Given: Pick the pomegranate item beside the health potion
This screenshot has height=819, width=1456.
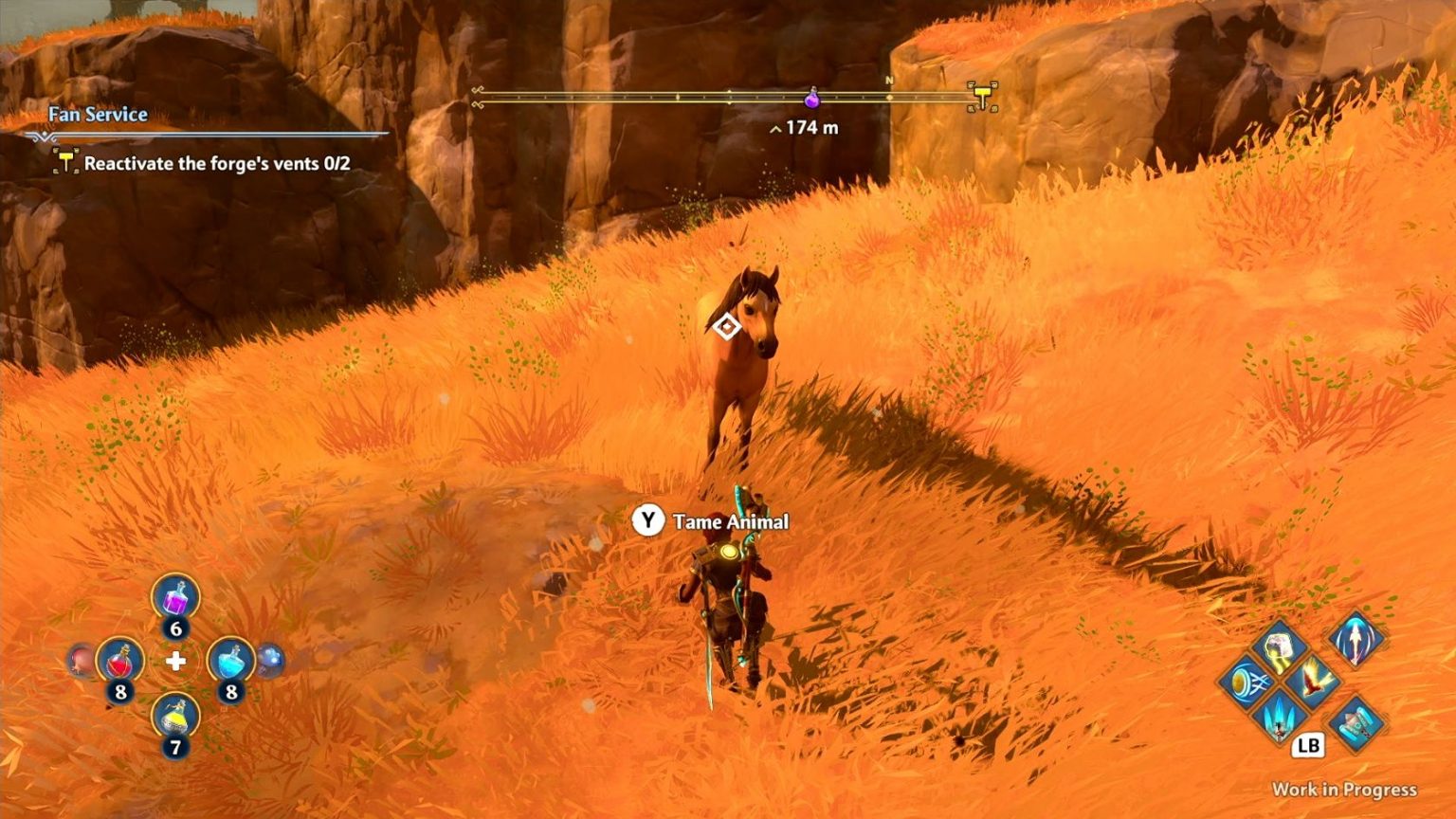Looking at the screenshot, I should click(82, 660).
